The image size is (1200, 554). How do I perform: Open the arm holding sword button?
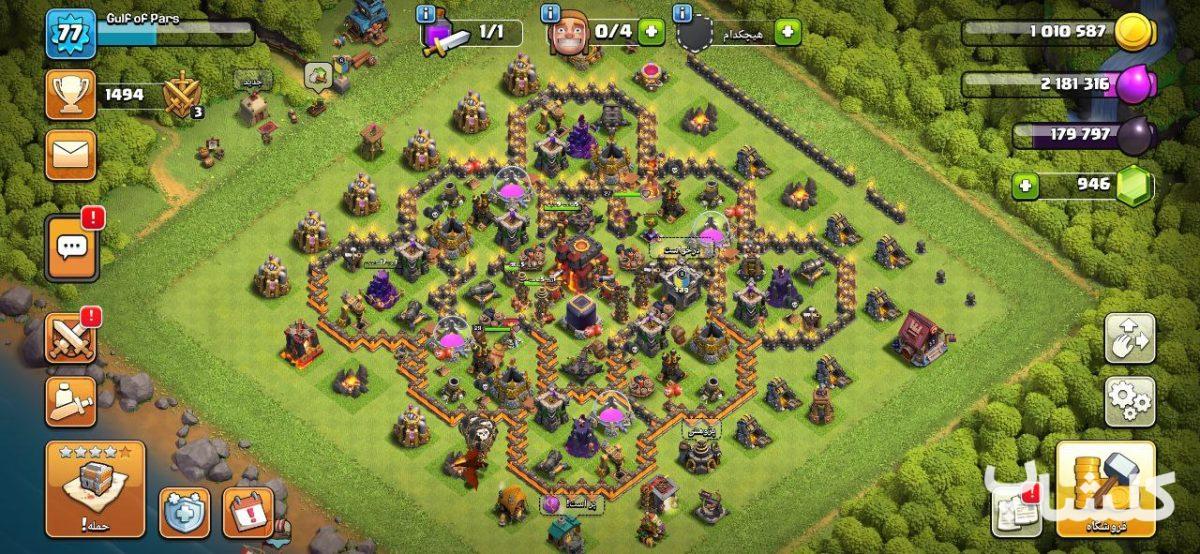click(71, 401)
